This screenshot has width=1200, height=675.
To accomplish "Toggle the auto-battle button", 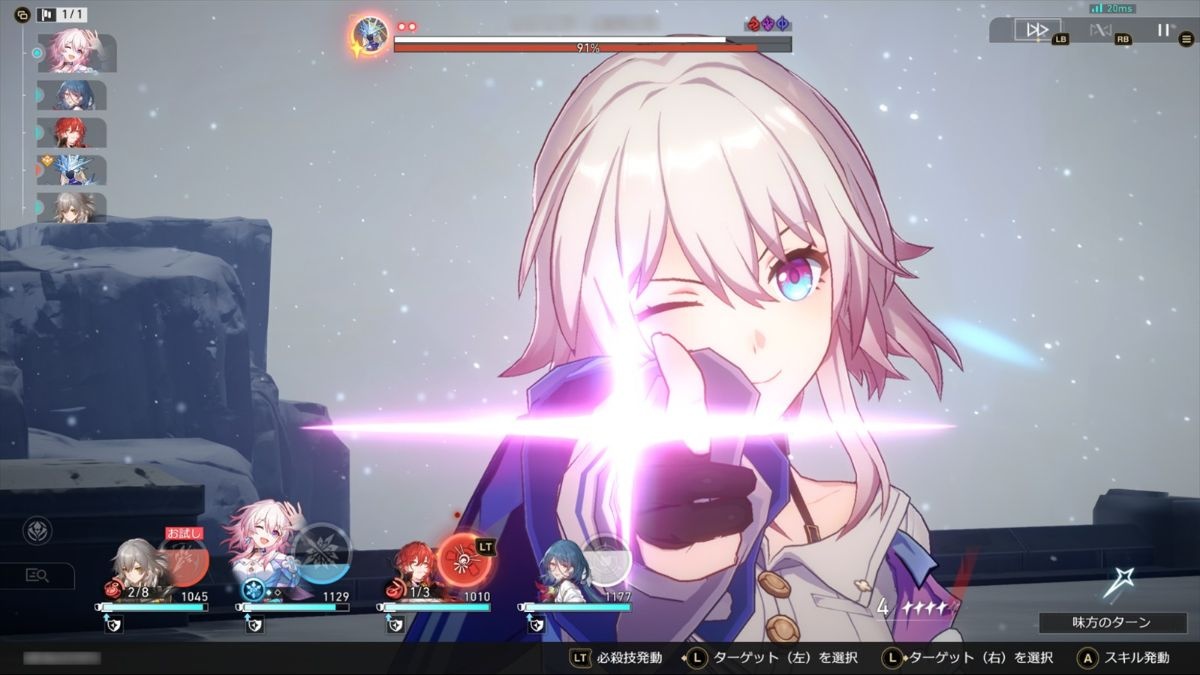I will pyautogui.click(x=1102, y=29).
